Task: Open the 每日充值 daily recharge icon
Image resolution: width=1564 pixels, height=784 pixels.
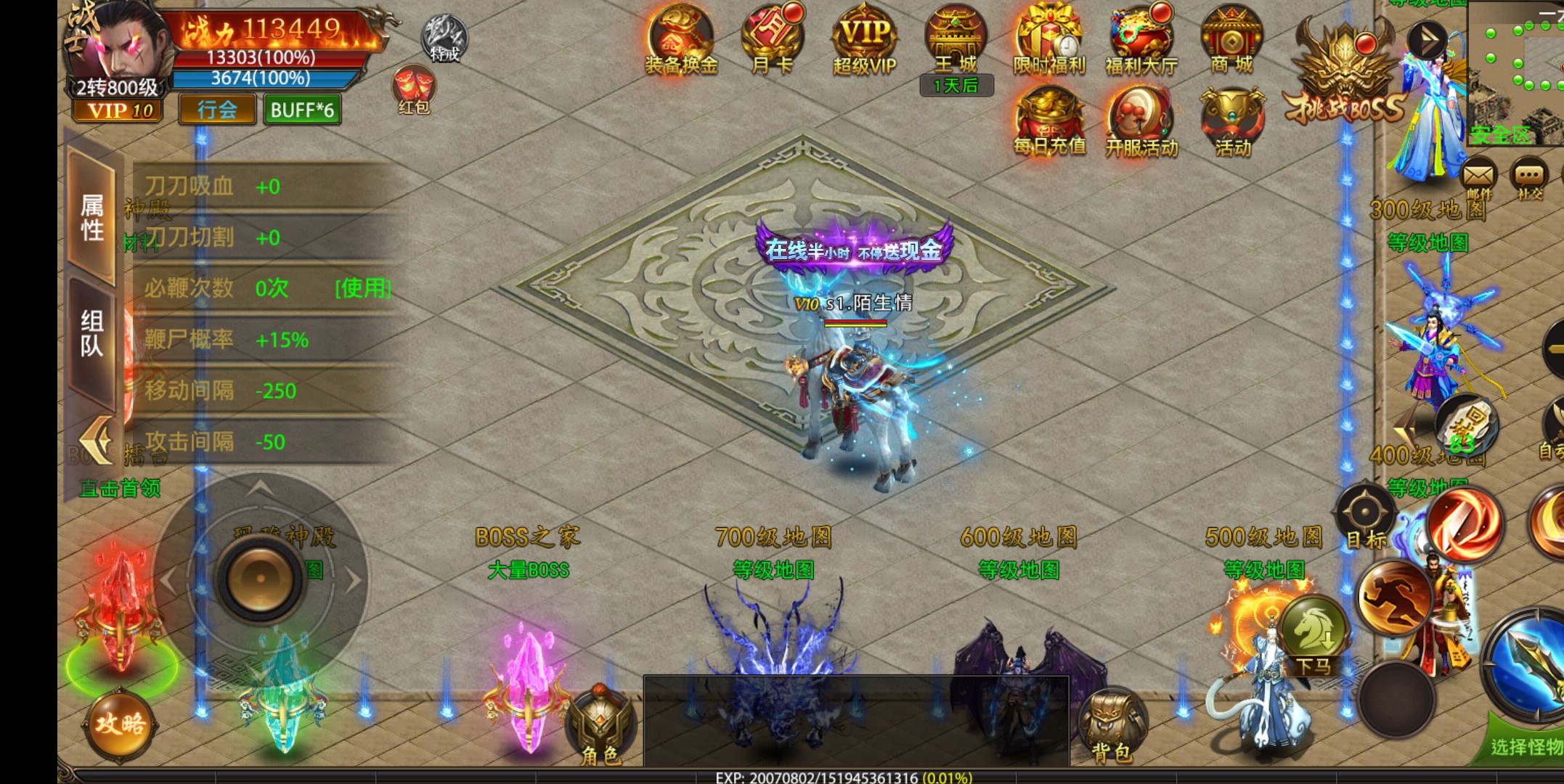Action: coord(1049,121)
